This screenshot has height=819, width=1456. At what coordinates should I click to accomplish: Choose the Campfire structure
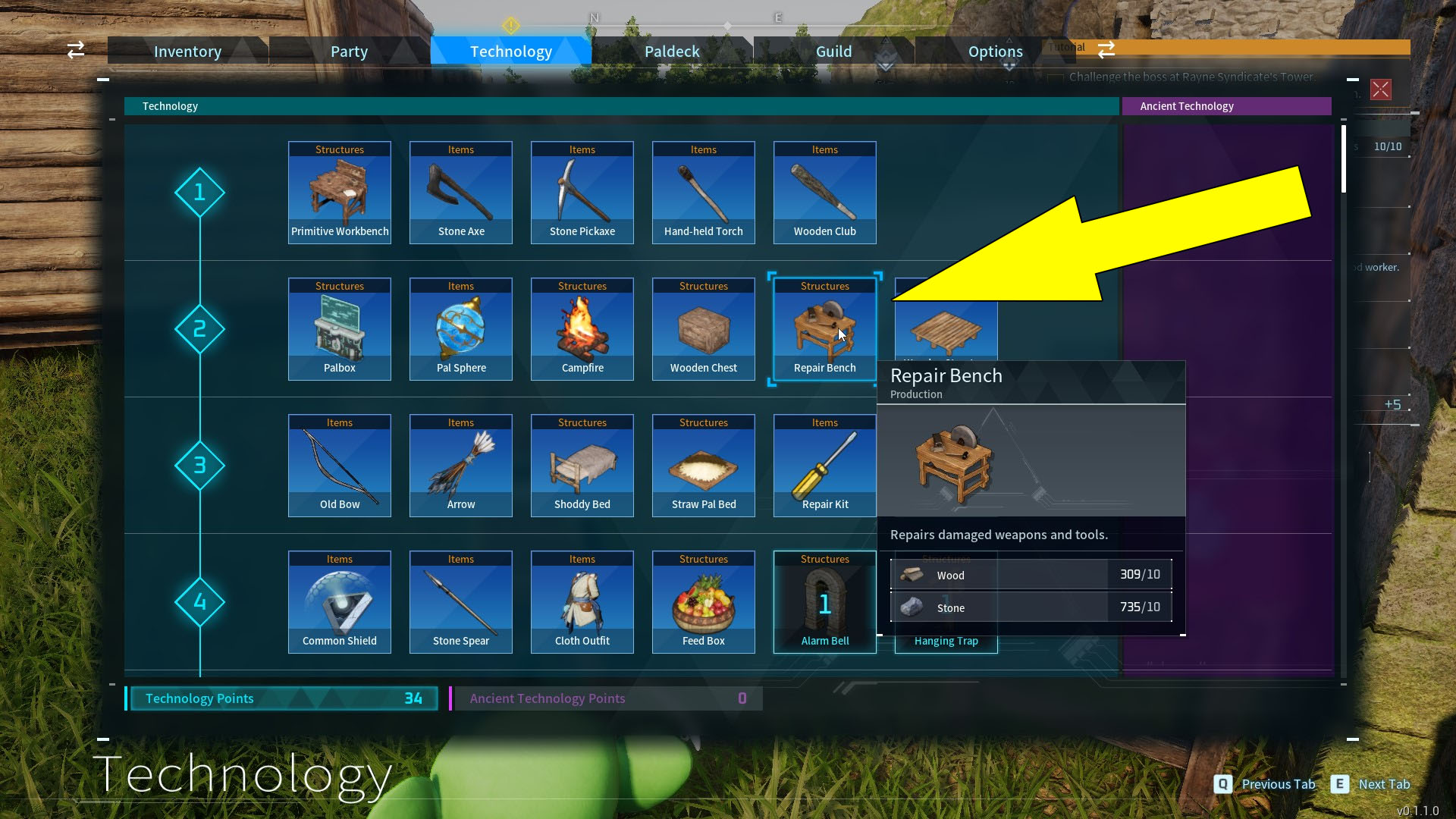[582, 328]
